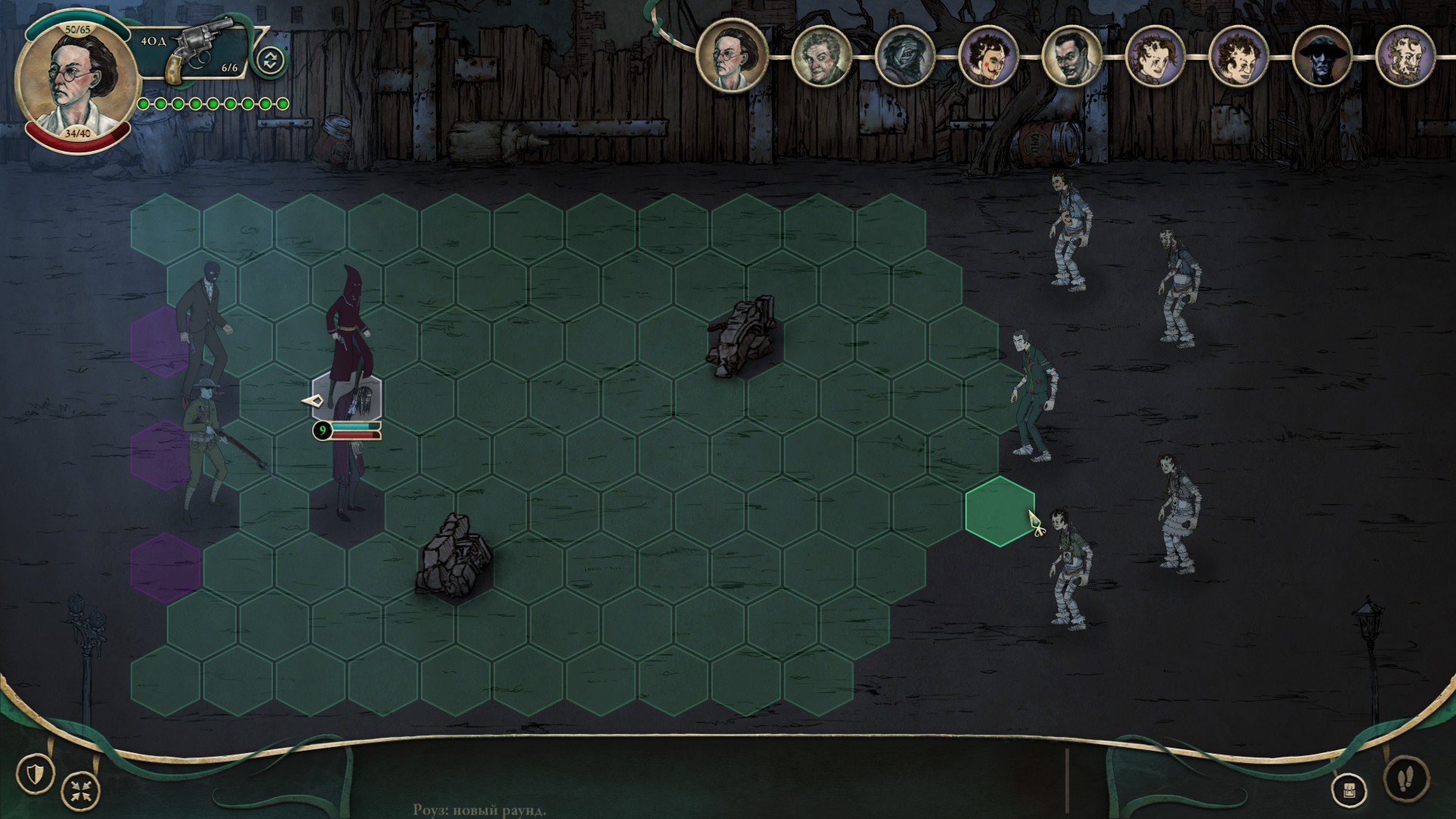Choose the highlighted bright green hex tile

pyautogui.click(x=999, y=511)
